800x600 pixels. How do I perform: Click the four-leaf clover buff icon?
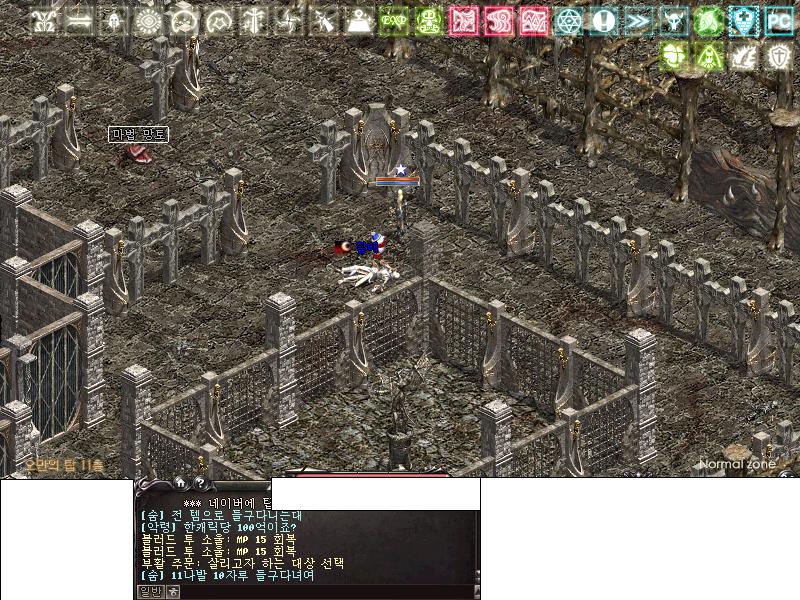point(673,55)
